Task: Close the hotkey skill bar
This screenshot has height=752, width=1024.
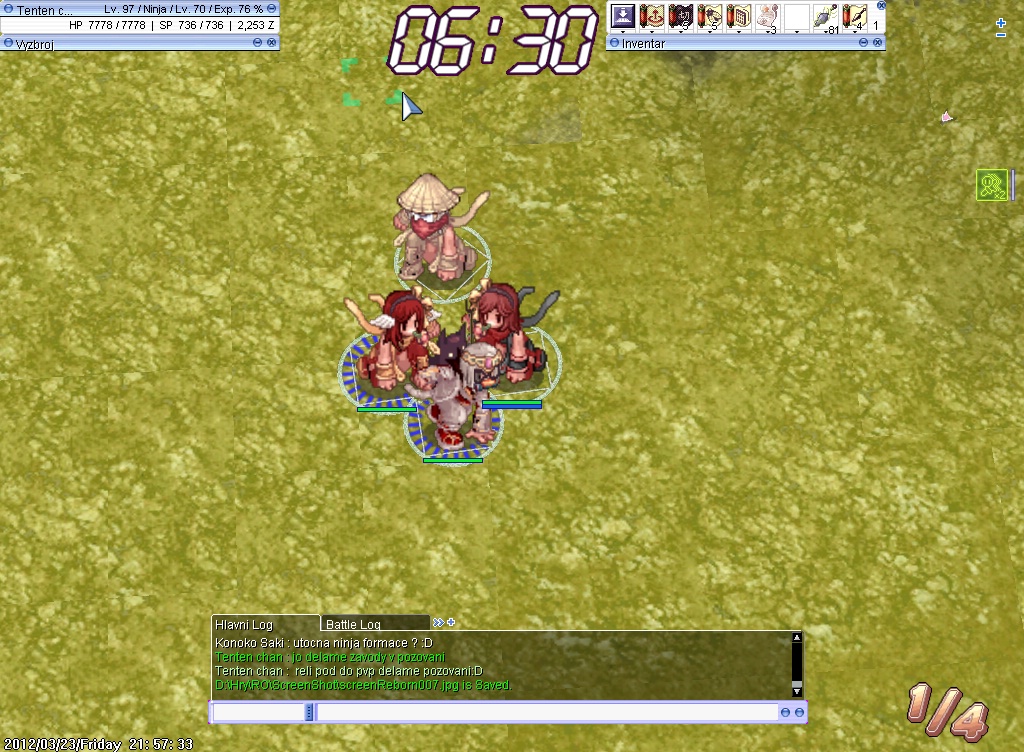Action: (x=880, y=5)
